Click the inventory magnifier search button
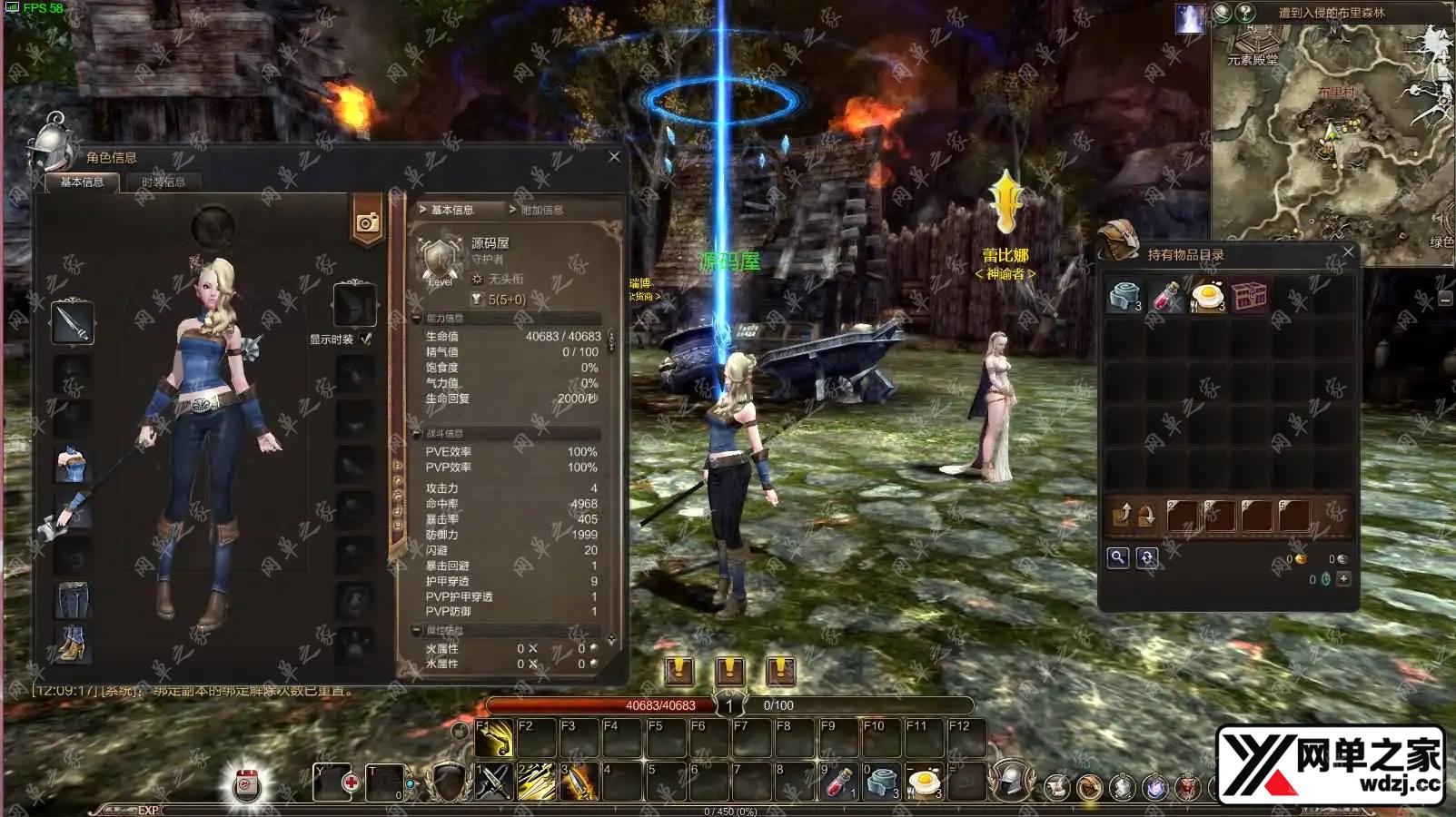The height and width of the screenshot is (817, 1456). point(1118,557)
